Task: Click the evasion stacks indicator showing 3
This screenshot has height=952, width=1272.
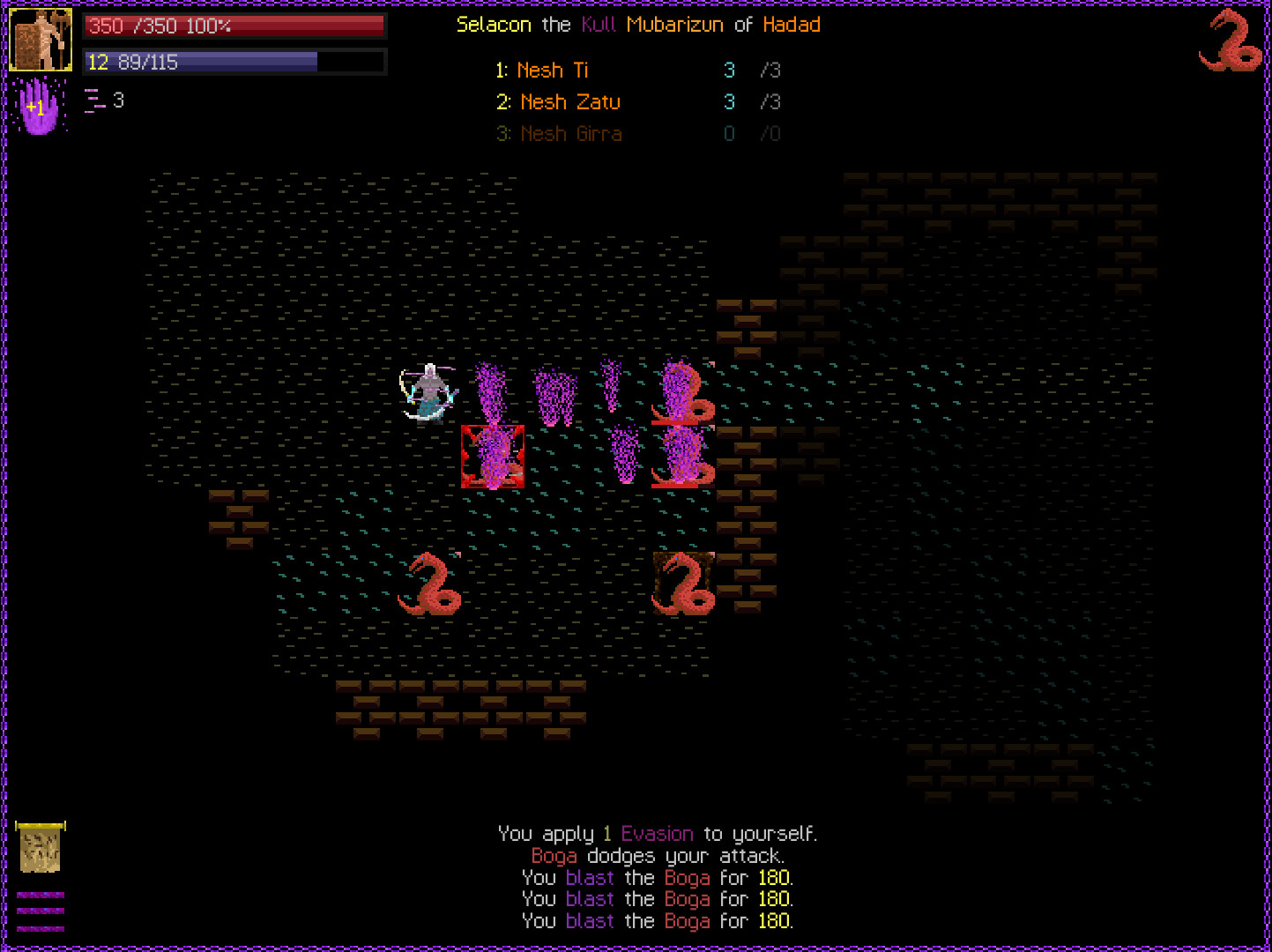Action: 106,100
